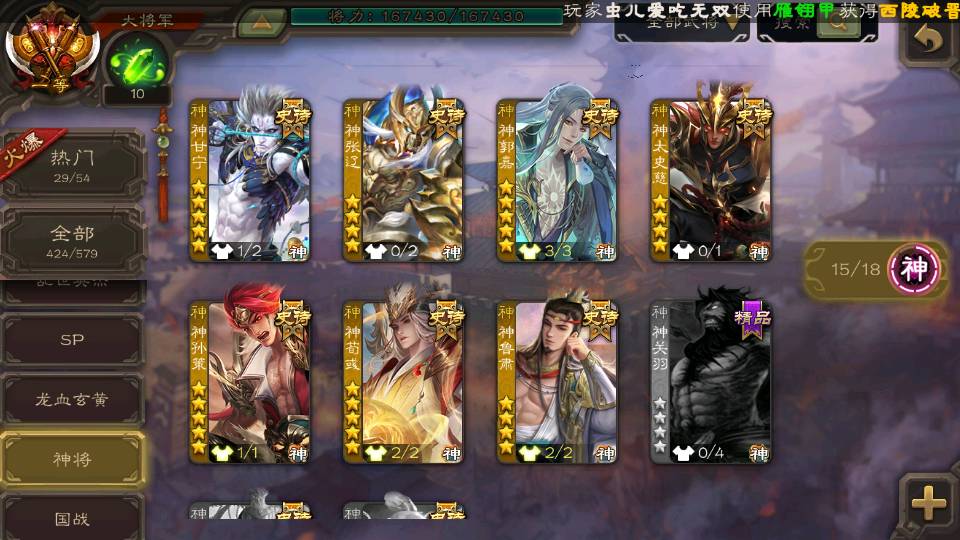The image size is (960, 540).
Task: Click the back arrow button
Action: [x=929, y=40]
